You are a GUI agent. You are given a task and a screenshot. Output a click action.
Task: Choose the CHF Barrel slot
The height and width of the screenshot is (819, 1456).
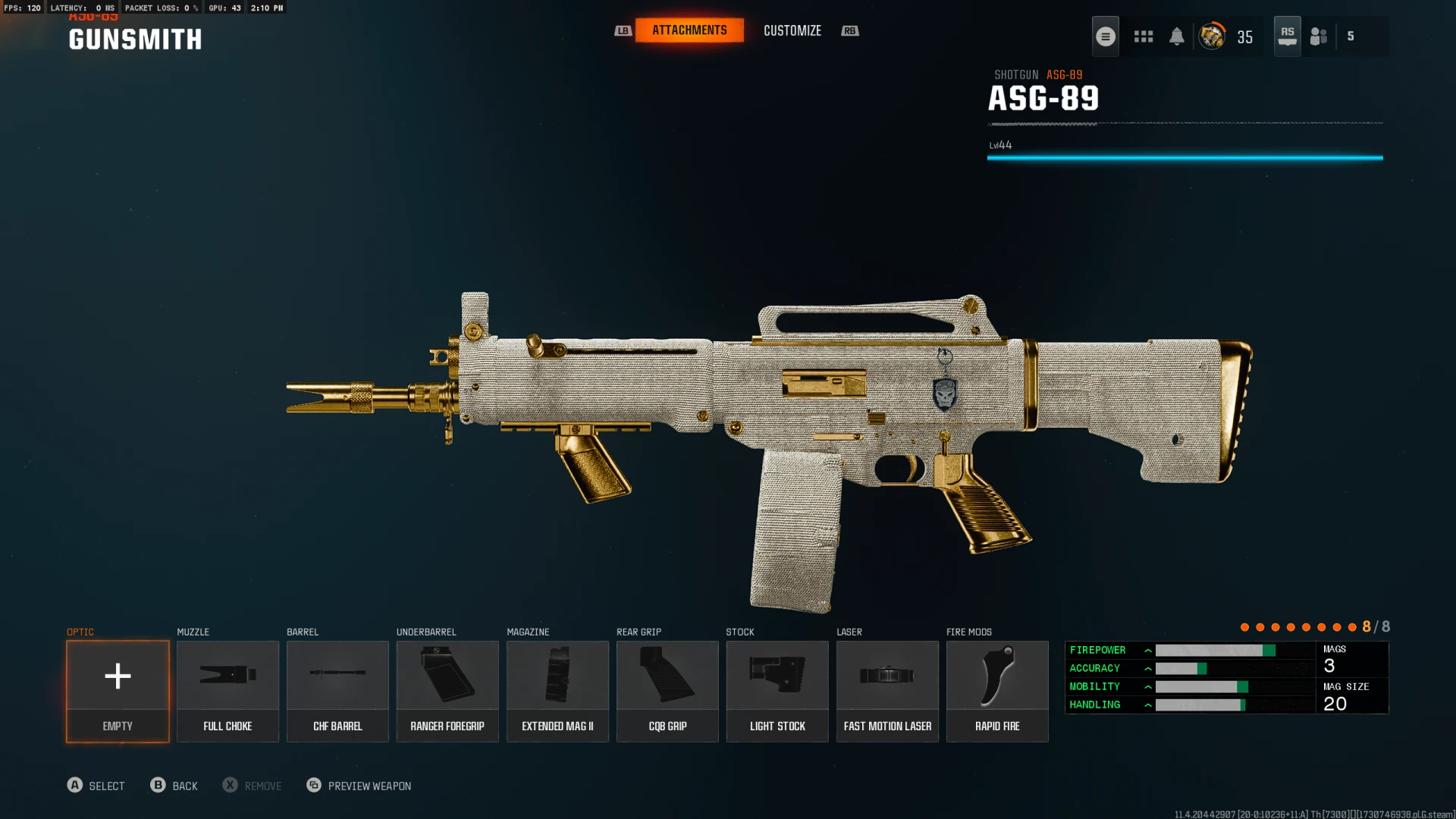[337, 691]
